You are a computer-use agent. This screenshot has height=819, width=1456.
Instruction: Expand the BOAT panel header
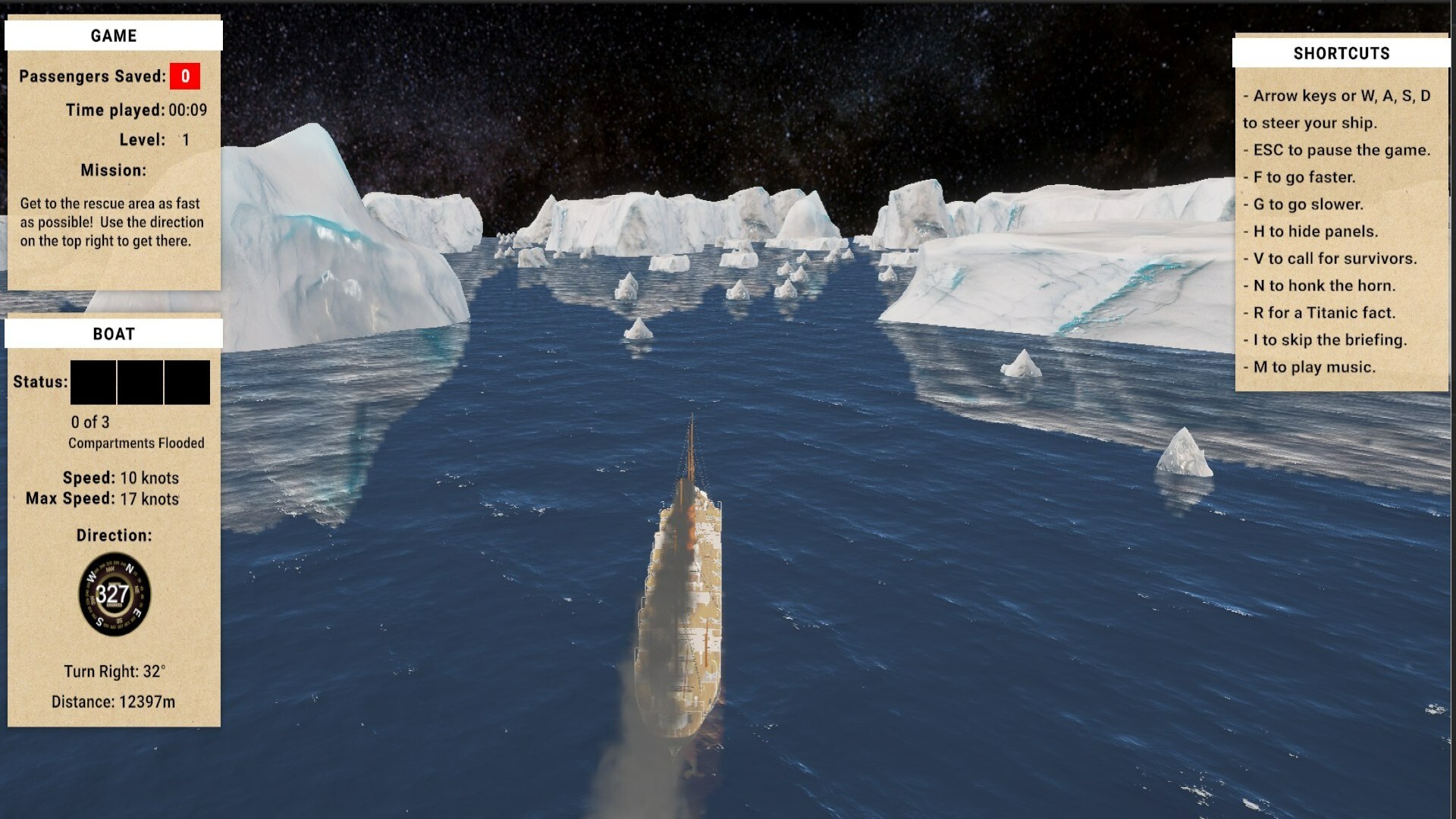coord(113,333)
